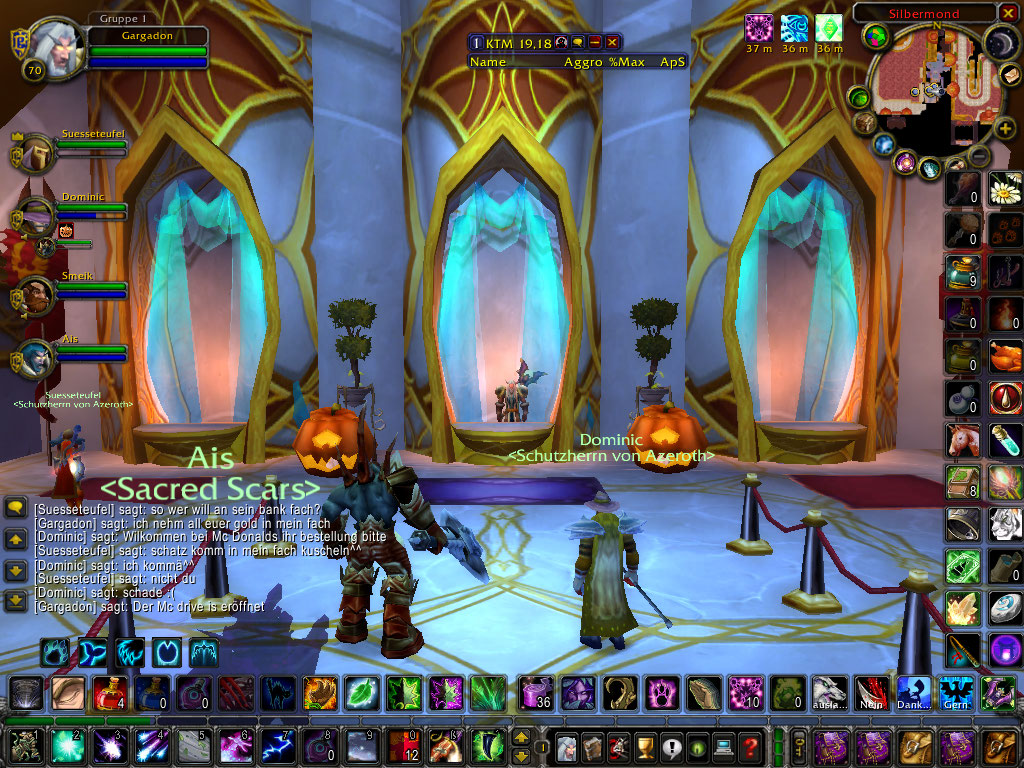Open the golden trophy micro menu button
This screenshot has height=768, width=1024.
point(645,746)
